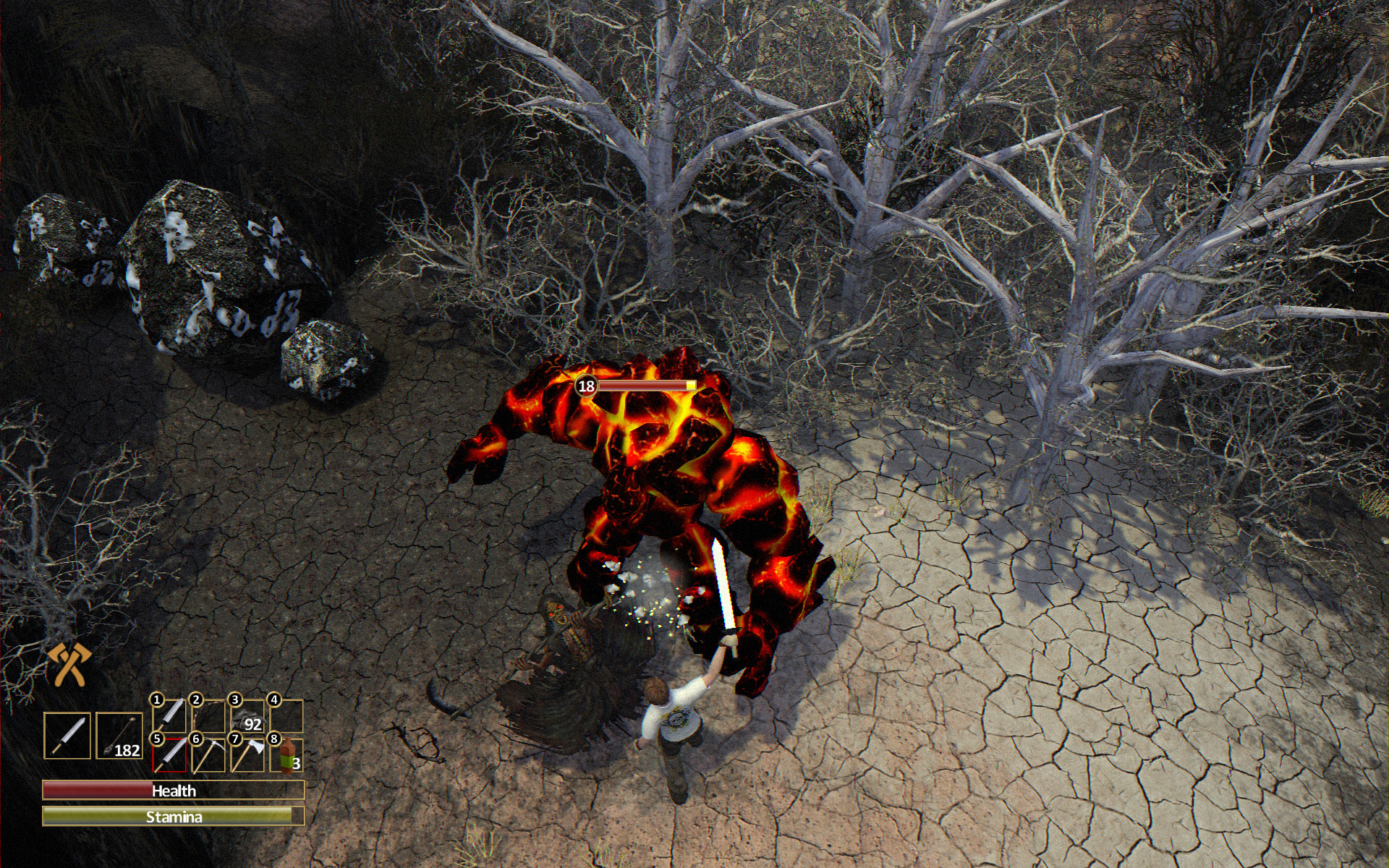Click the Stamina bar label
The image size is (1389, 868).
175,817
